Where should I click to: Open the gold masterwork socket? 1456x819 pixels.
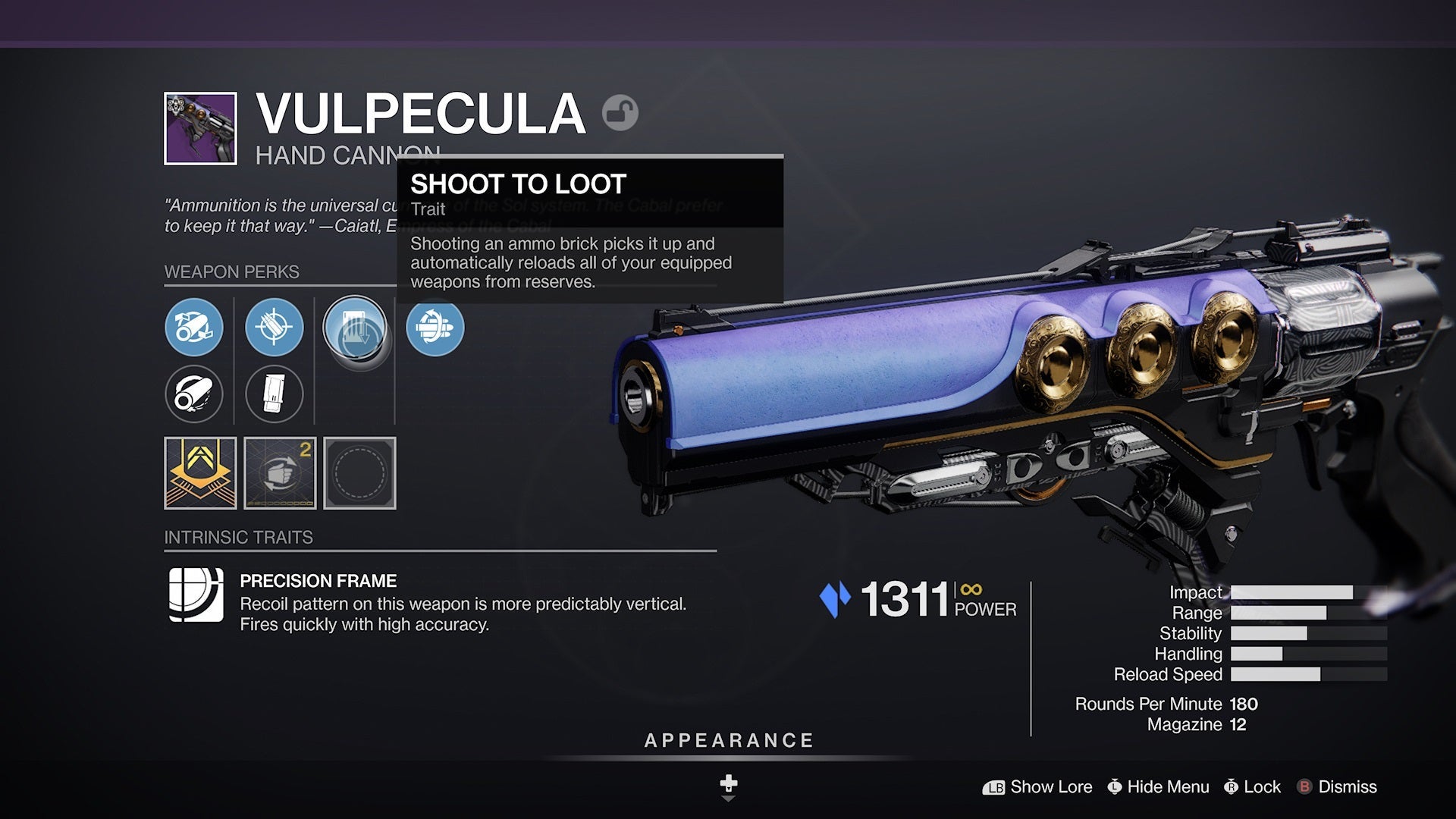200,472
